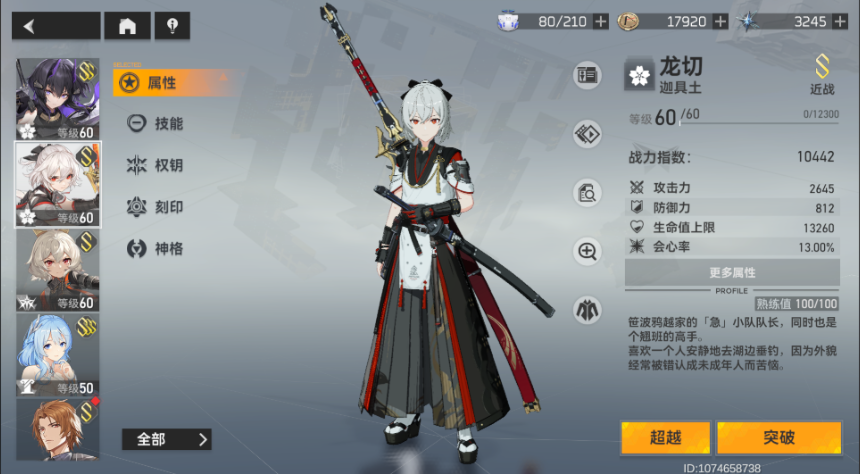Image resolution: width=860 pixels, height=474 pixels.
Task: Open the 技能 skills tab
Action: (160, 124)
